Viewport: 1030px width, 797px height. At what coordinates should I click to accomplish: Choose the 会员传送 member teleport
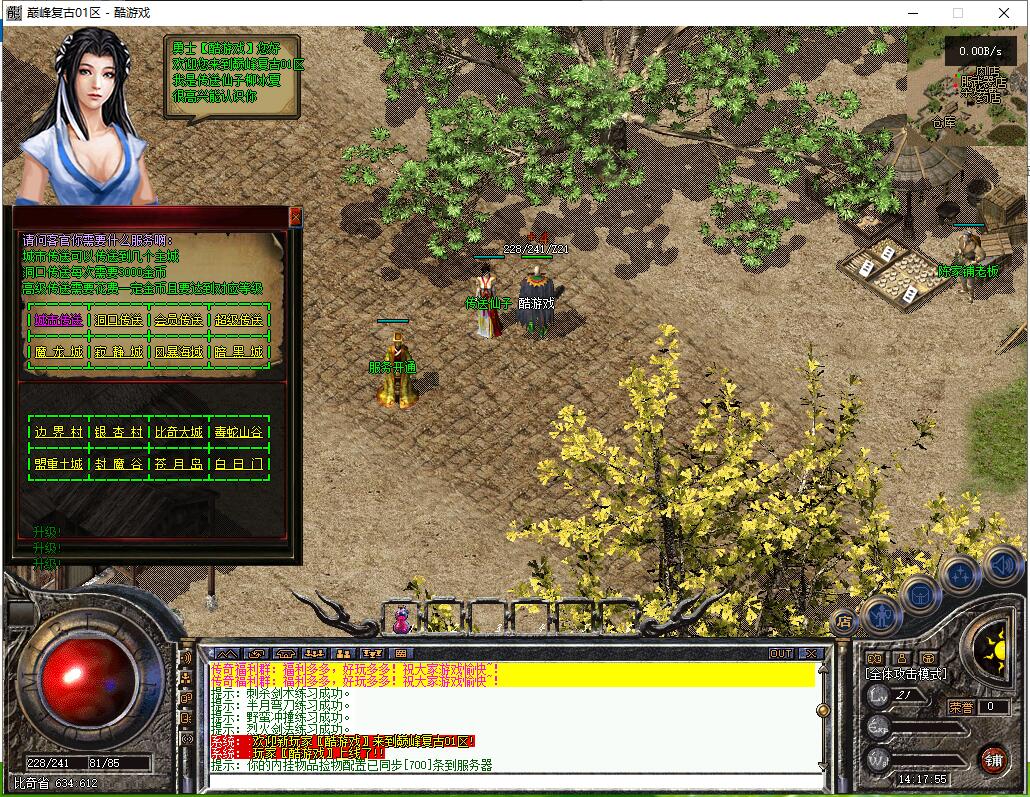pyautogui.click(x=179, y=320)
